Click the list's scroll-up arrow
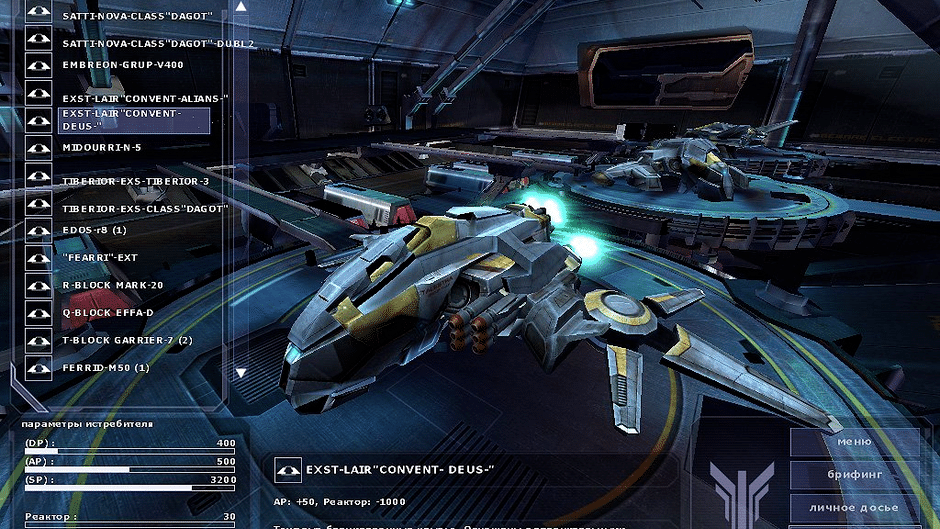940x529 pixels. coord(240,6)
